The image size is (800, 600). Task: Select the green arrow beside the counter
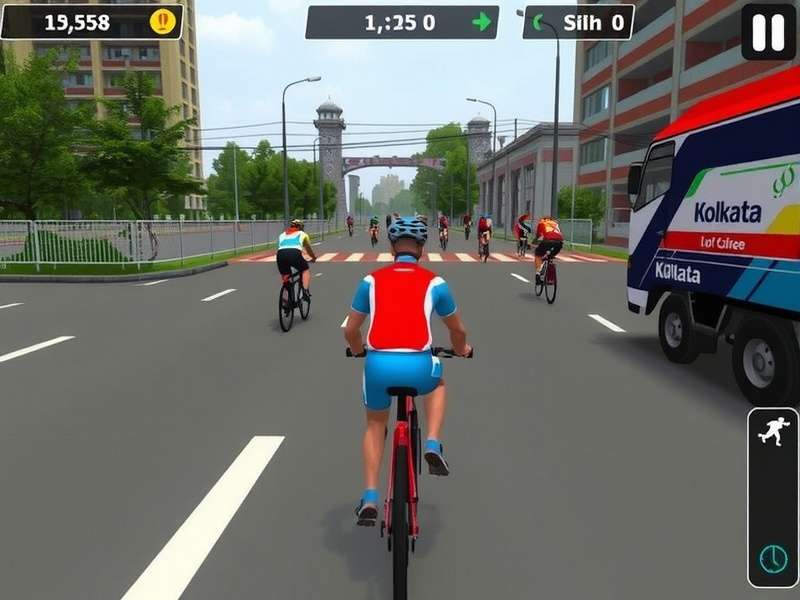(482, 22)
